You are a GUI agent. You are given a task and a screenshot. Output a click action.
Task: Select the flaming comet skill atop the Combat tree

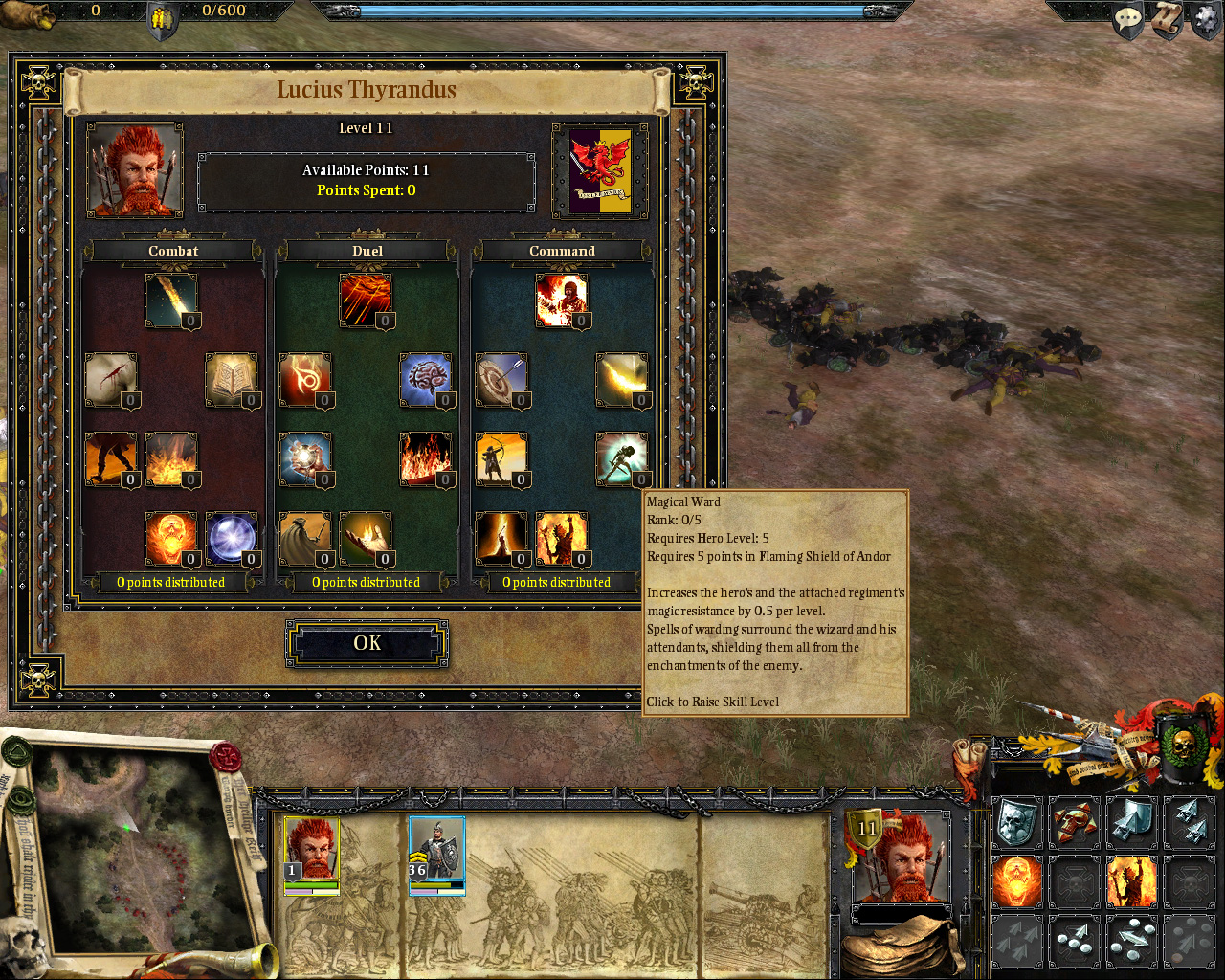(x=172, y=300)
